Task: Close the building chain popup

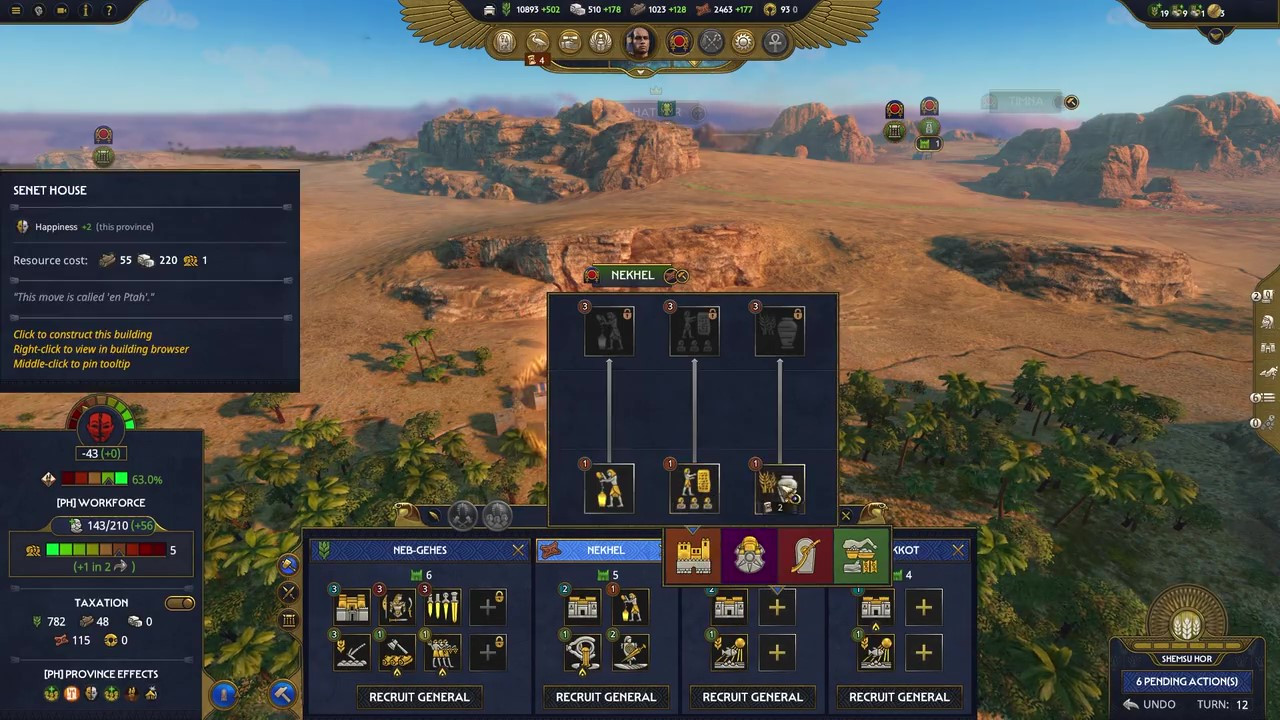Action: (x=846, y=516)
